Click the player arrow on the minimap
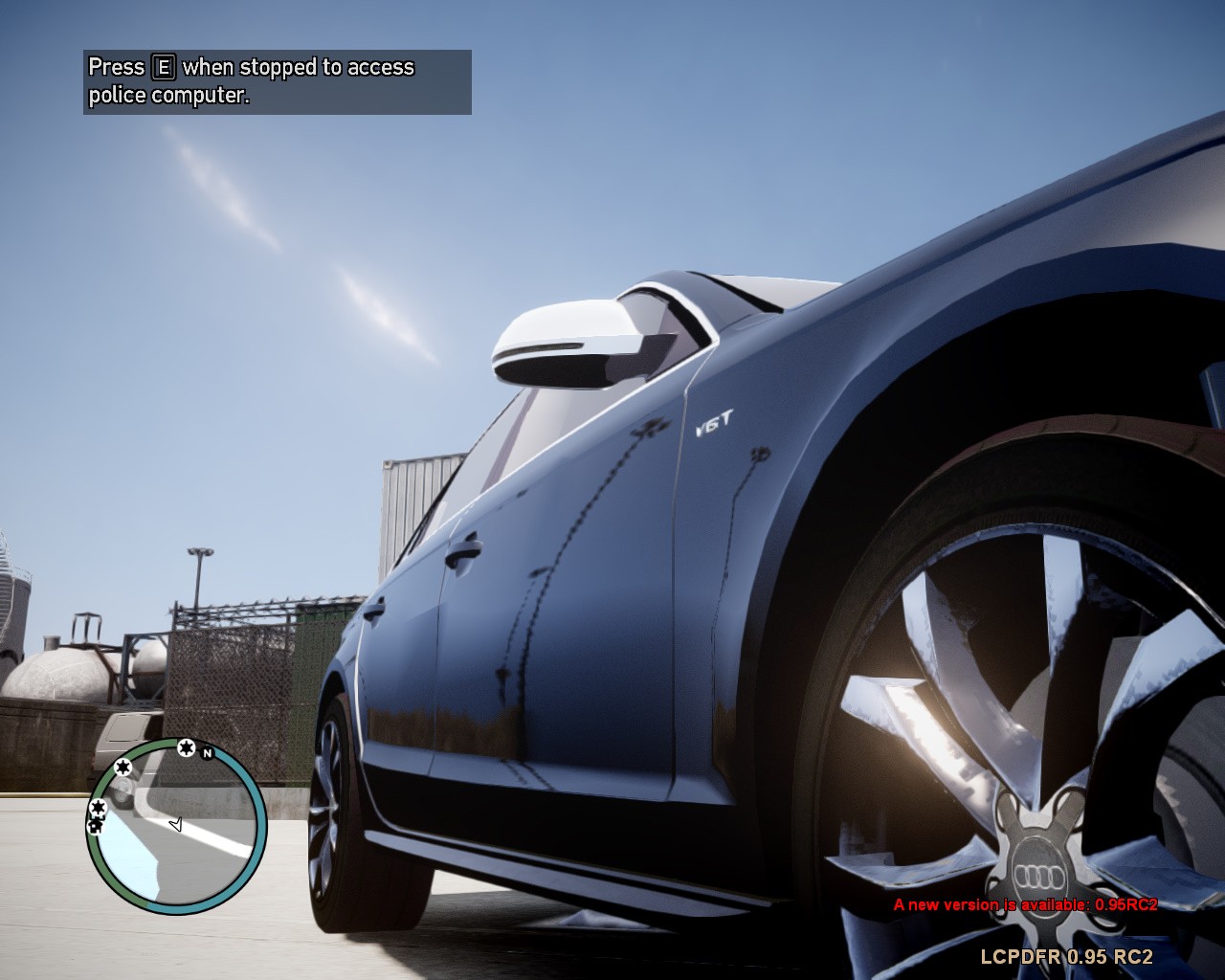1225x980 pixels. tap(175, 824)
